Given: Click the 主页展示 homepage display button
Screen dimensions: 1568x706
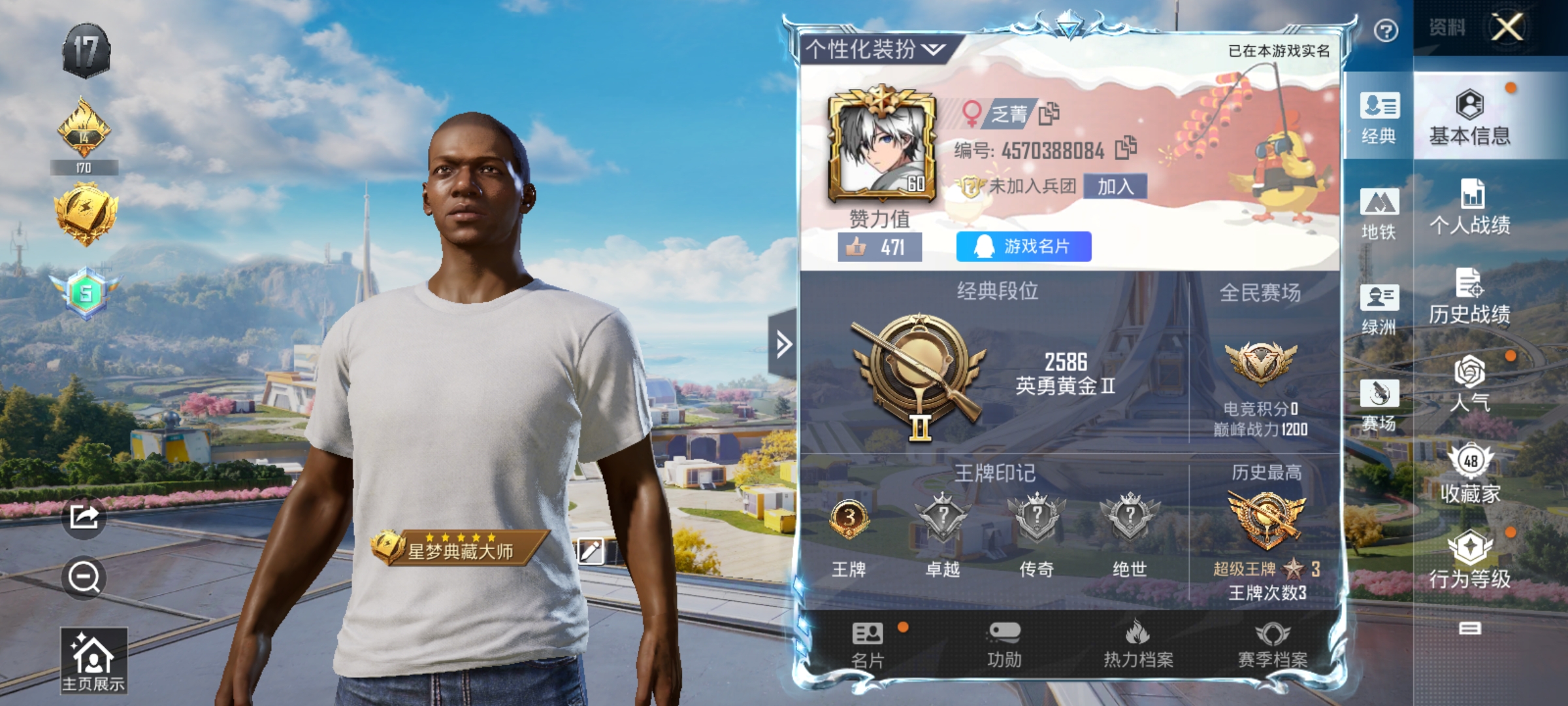Looking at the screenshot, I should coord(93,660).
